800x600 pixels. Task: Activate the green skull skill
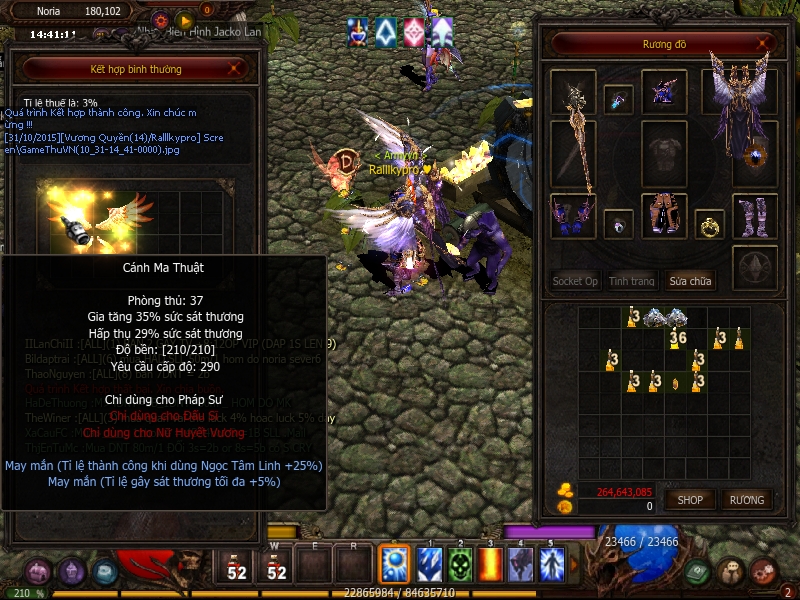pos(460,564)
